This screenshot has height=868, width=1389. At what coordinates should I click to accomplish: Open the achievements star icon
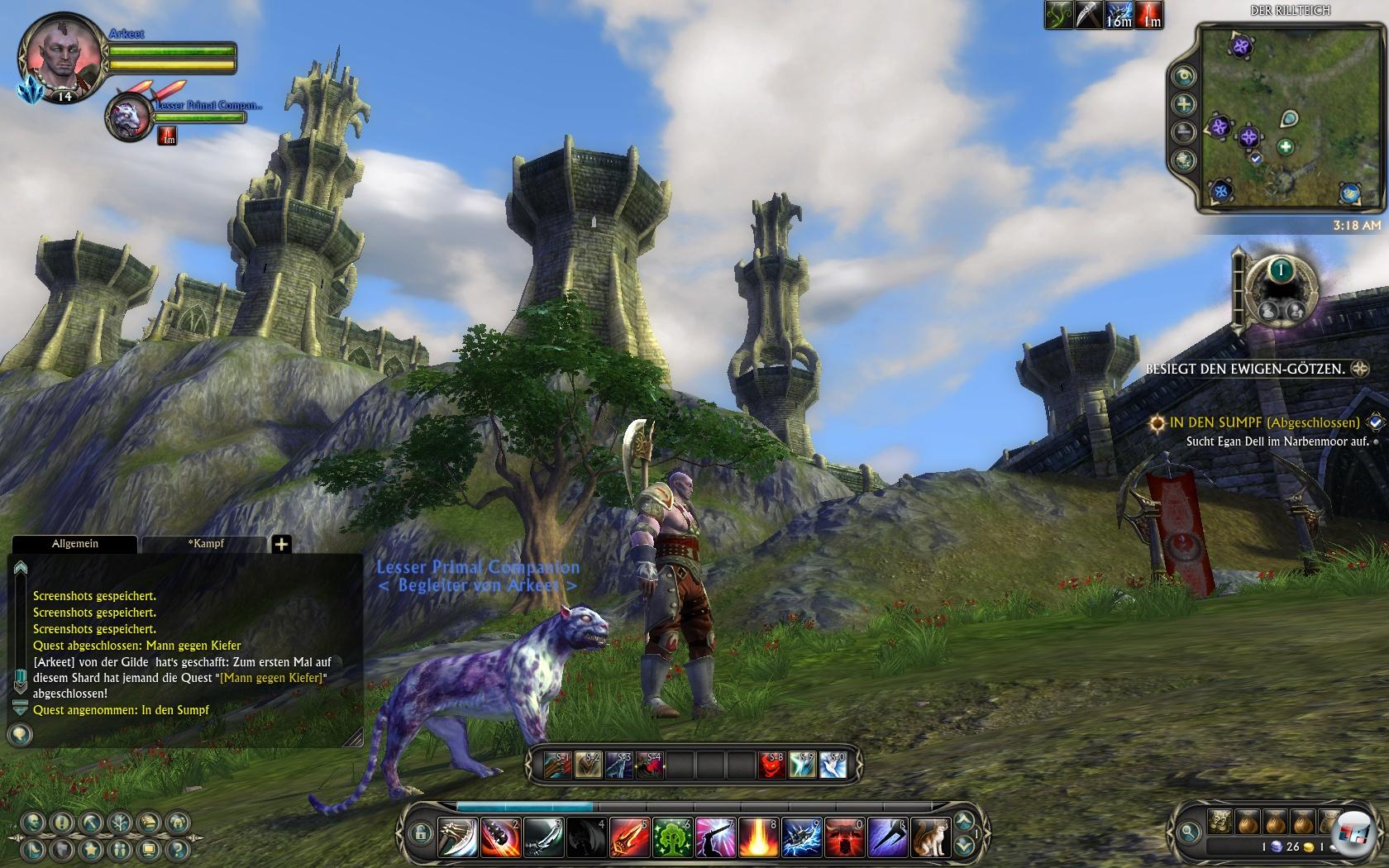[x=90, y=849]
